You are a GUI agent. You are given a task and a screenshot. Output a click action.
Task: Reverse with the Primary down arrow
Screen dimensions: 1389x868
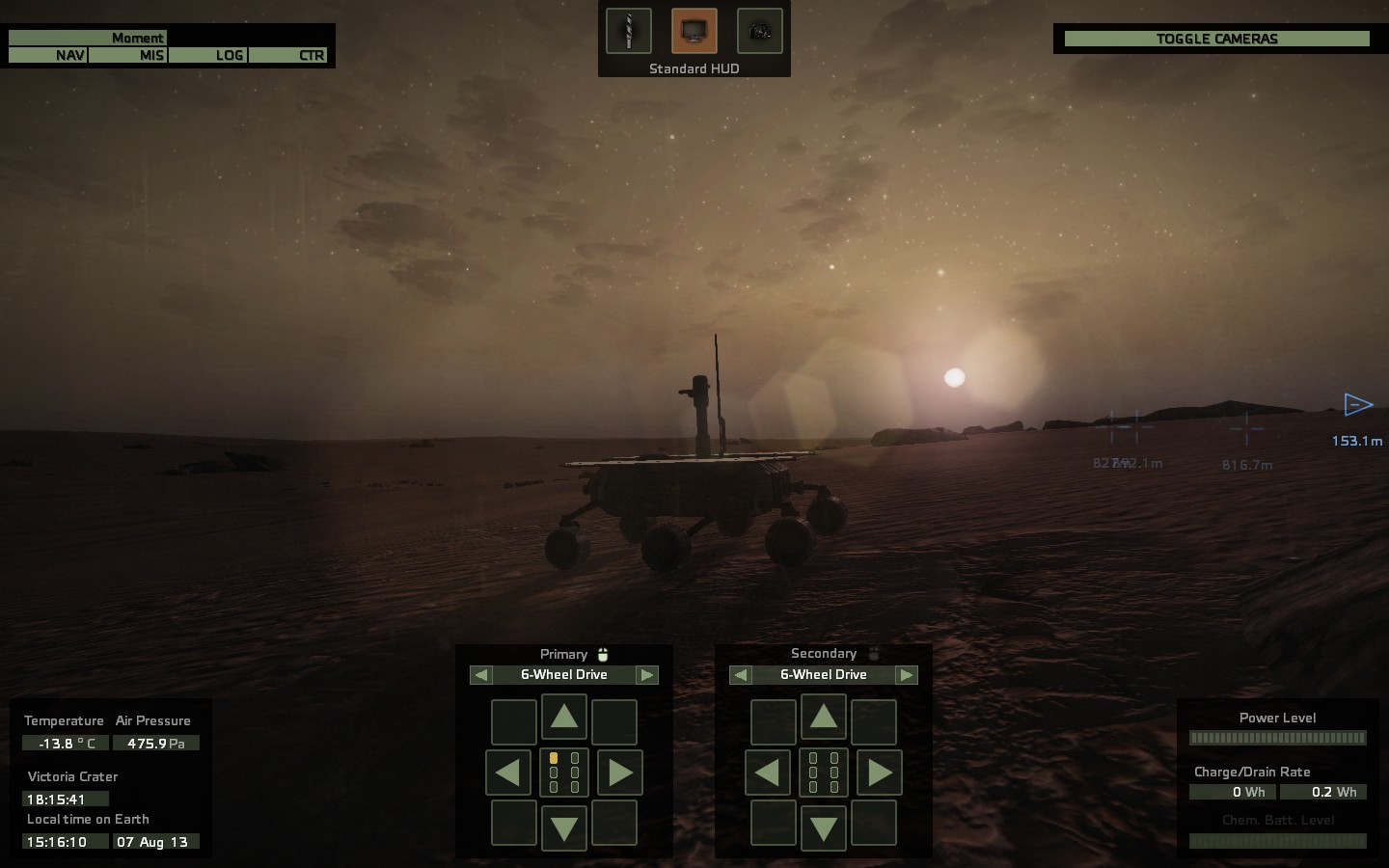click(x=564, y=827)
